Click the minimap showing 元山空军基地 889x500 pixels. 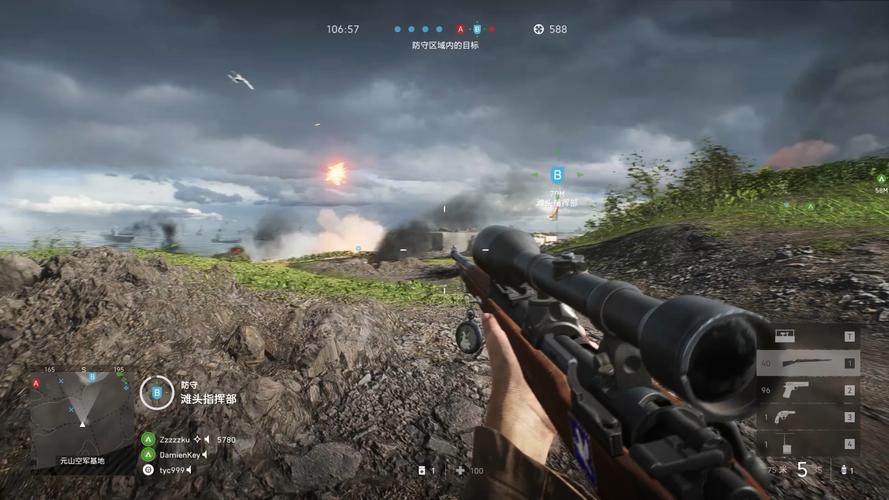tap(82, 421)
